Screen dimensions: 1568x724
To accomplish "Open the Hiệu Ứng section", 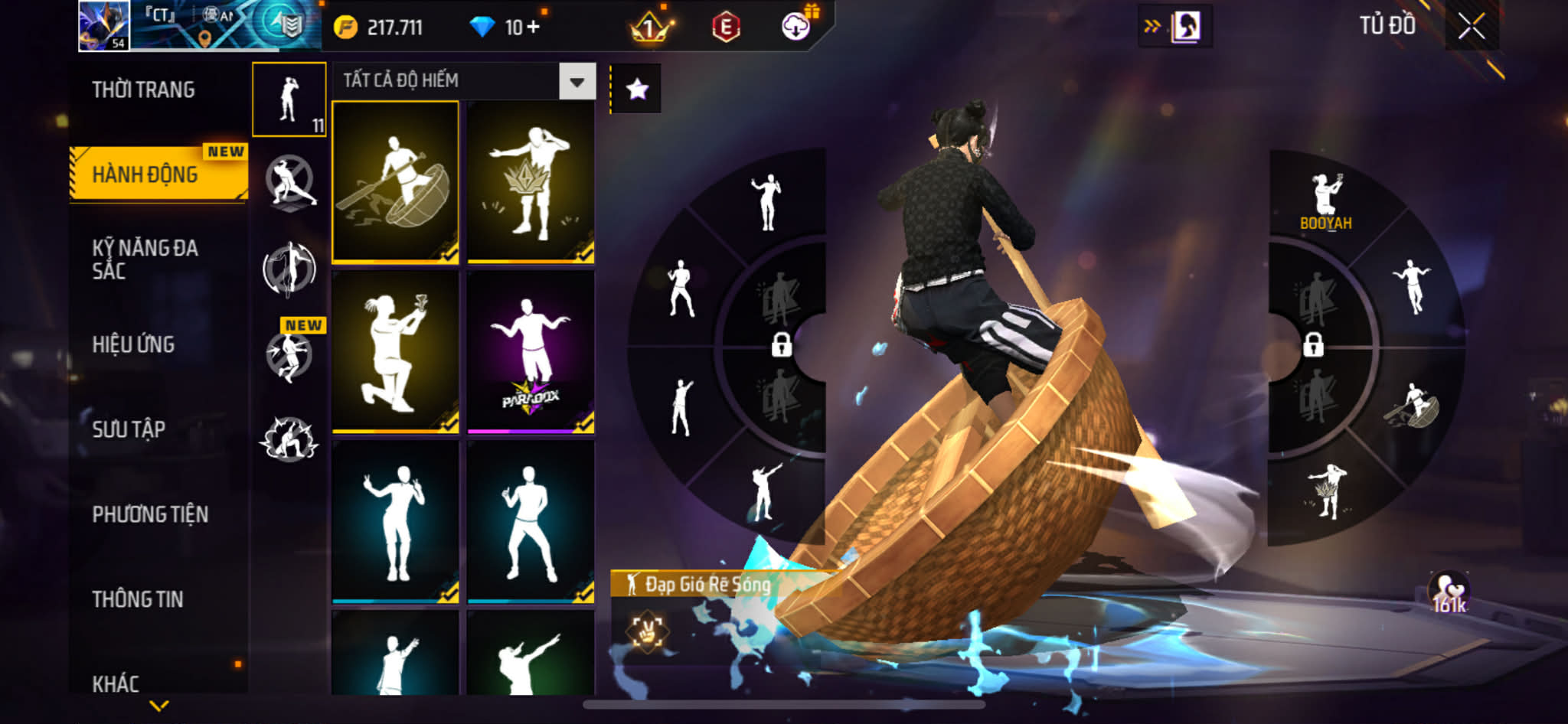I will (134, 344).
